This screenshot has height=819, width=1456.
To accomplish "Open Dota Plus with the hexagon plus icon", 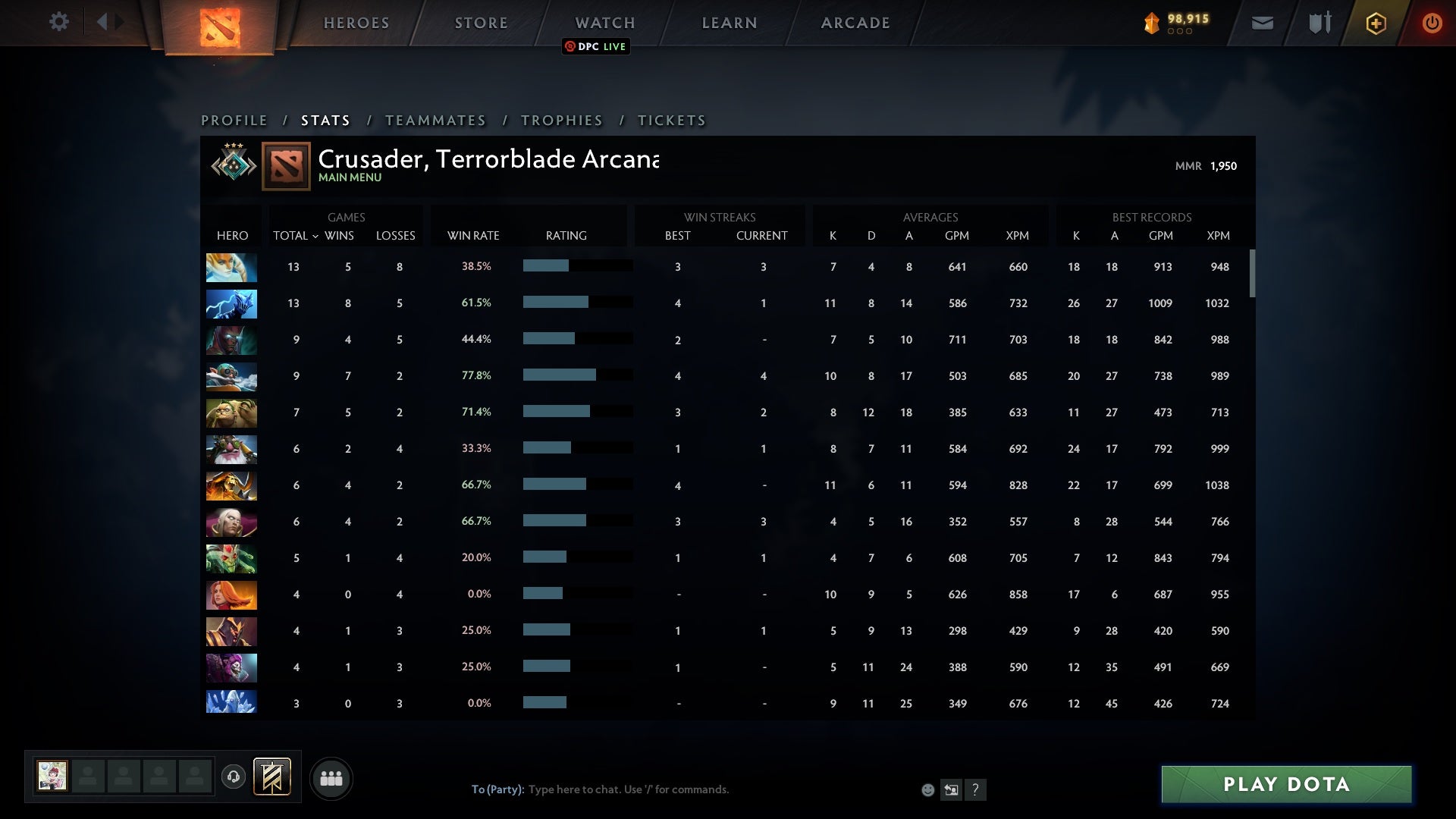I will 1375,23.
